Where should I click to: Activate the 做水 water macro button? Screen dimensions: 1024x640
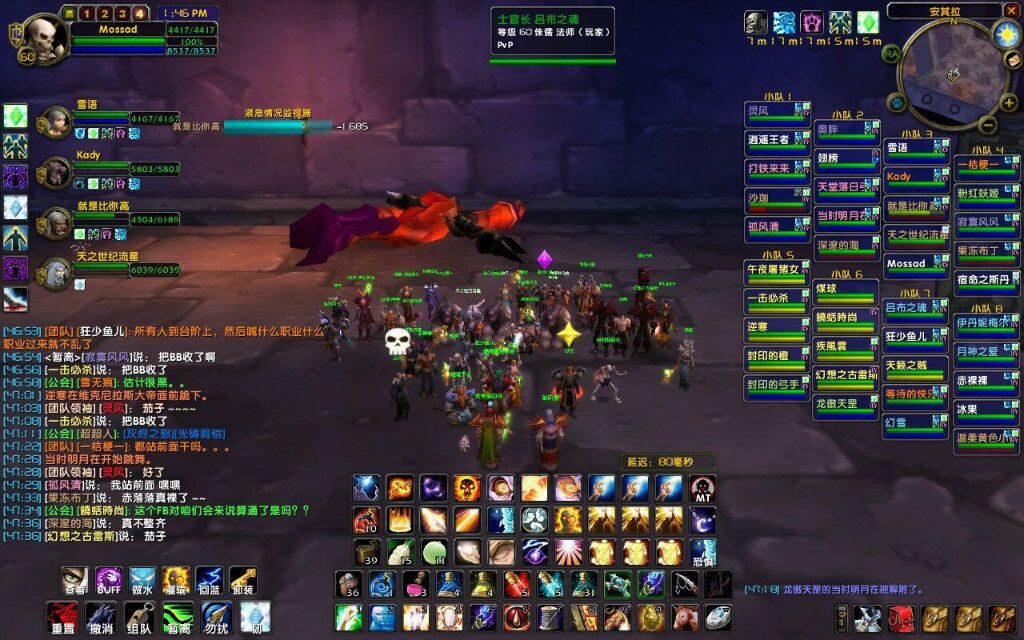tap(143, 579)
